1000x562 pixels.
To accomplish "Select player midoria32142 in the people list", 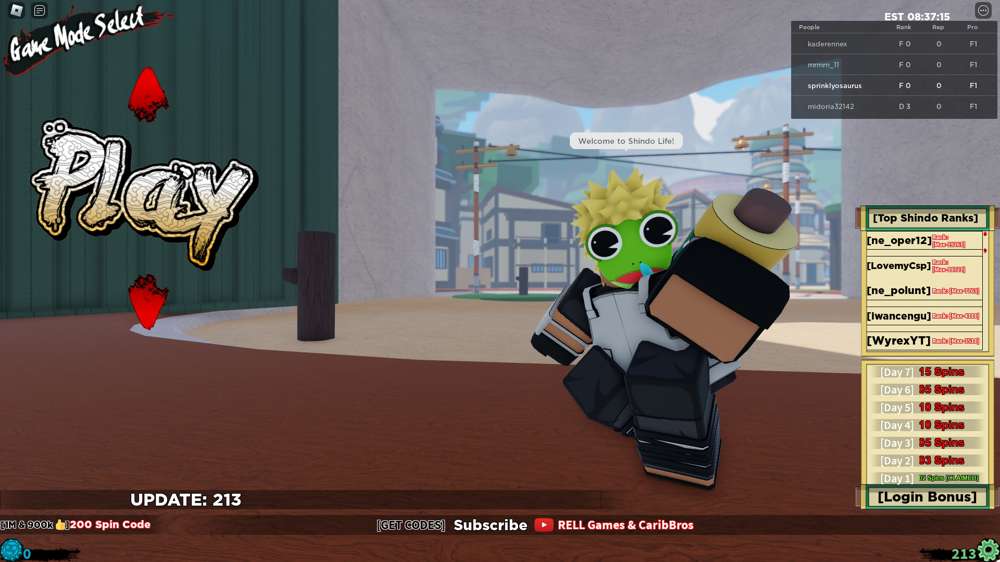I will click(830, 107).
